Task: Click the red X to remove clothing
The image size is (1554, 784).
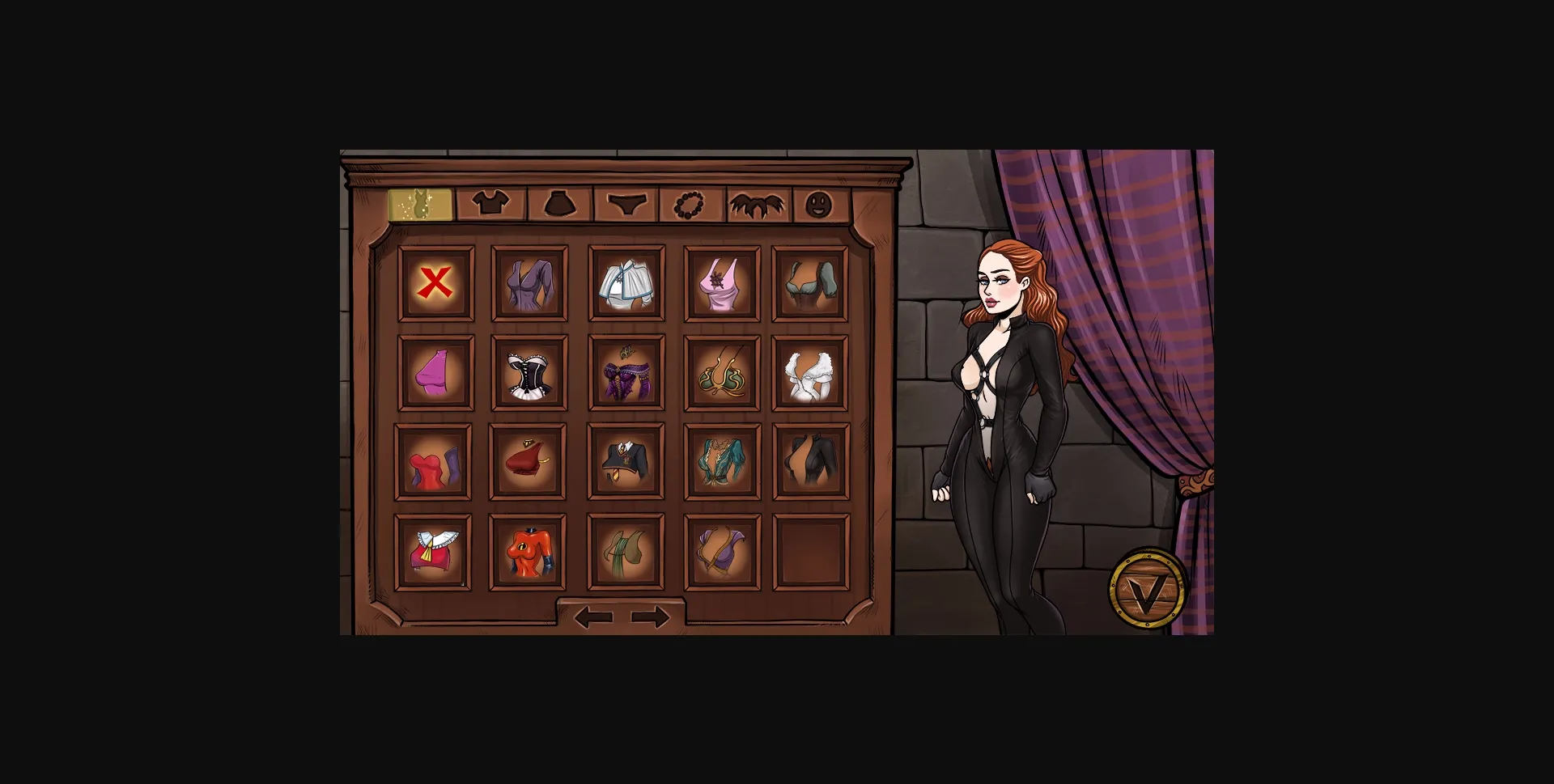Action: 435,282
